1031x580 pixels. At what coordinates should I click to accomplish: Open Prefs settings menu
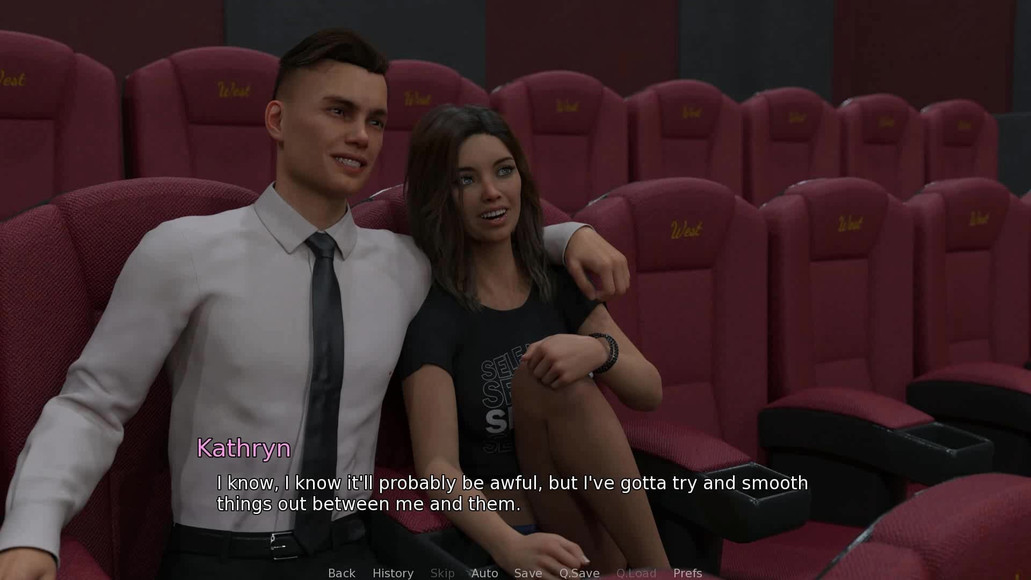click(687, 573)
